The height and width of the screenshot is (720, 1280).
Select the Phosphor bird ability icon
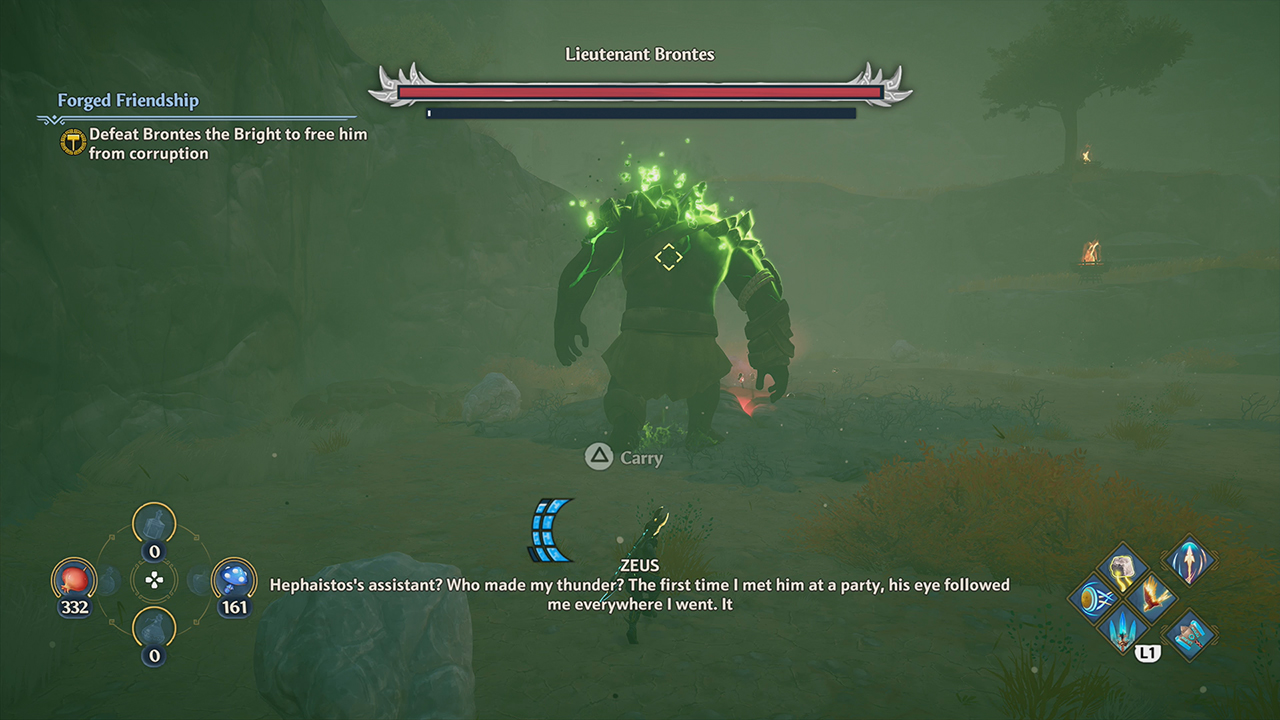(1152, 596)
